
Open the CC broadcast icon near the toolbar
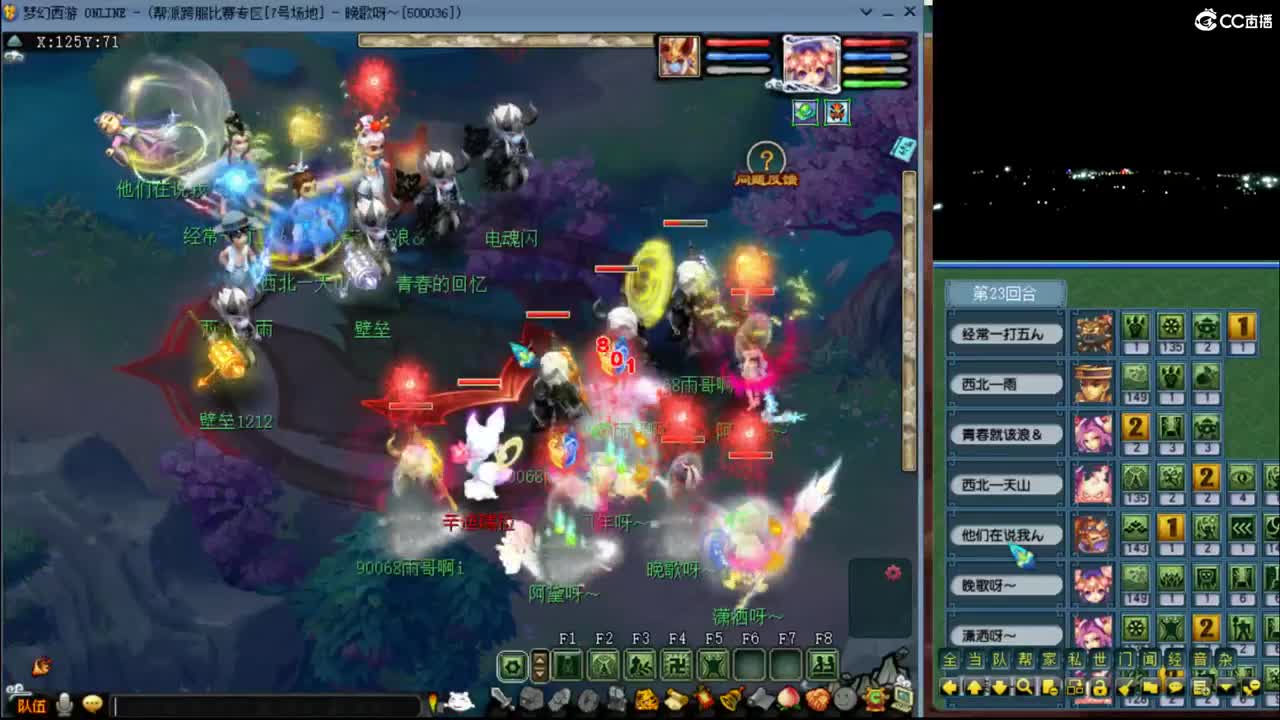(x=875, y=701)
